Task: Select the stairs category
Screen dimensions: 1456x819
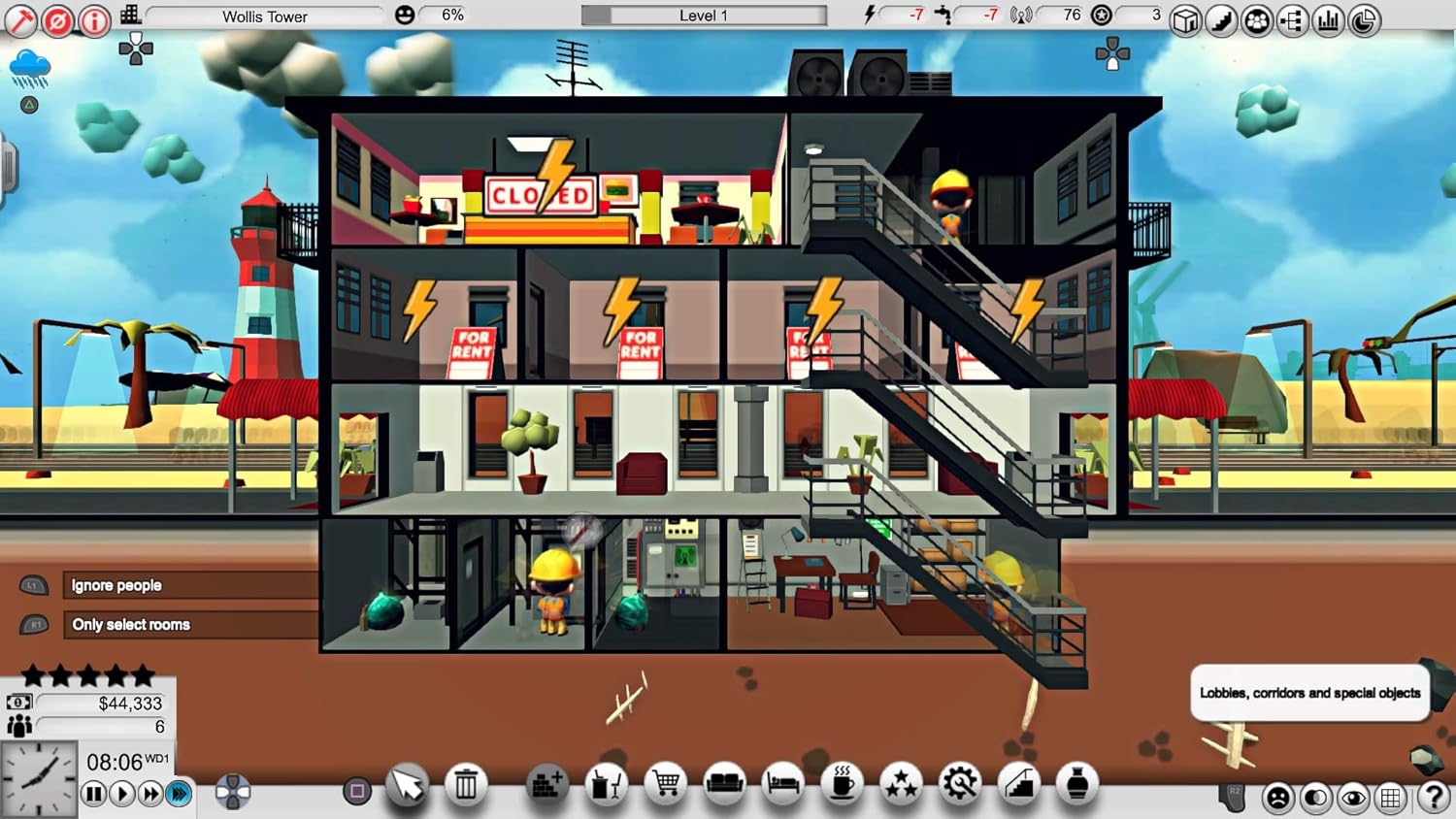Action: (1018, 784)
